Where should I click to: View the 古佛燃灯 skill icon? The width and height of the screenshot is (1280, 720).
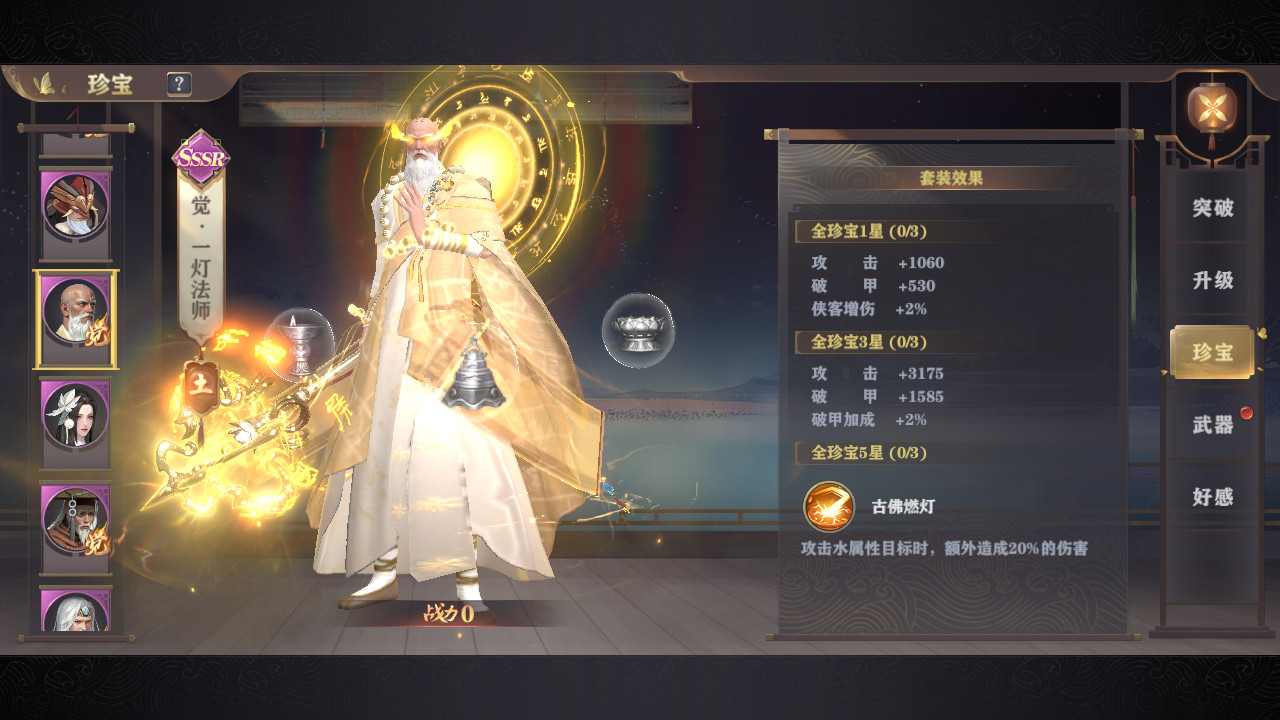point(829,506)
